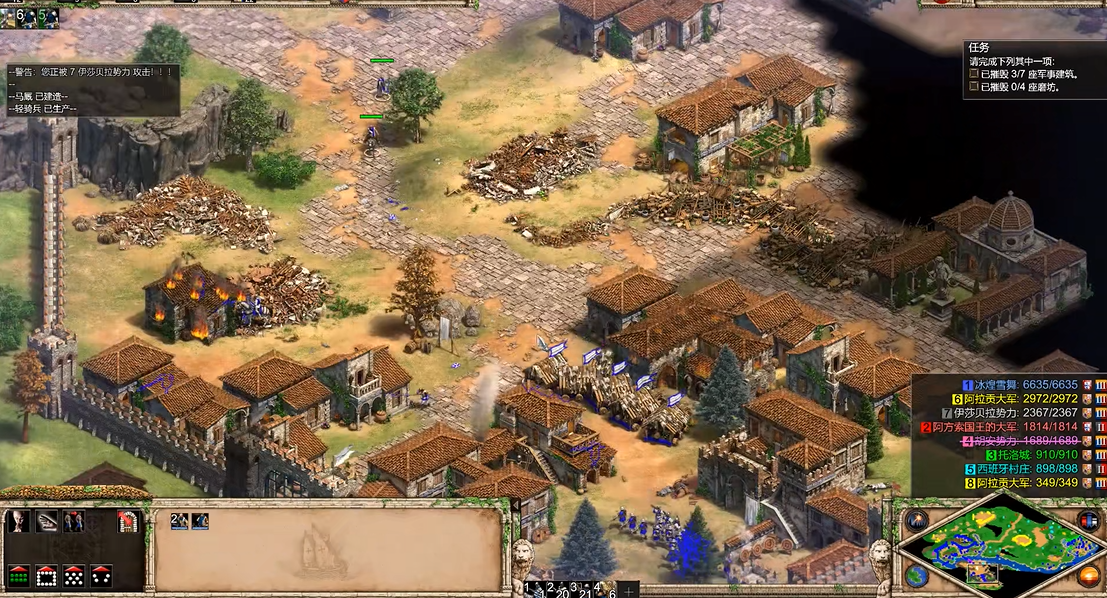1107x598 pixels.
Task: Click the garrison gate icon in command panel
Action: click(127, 521)
